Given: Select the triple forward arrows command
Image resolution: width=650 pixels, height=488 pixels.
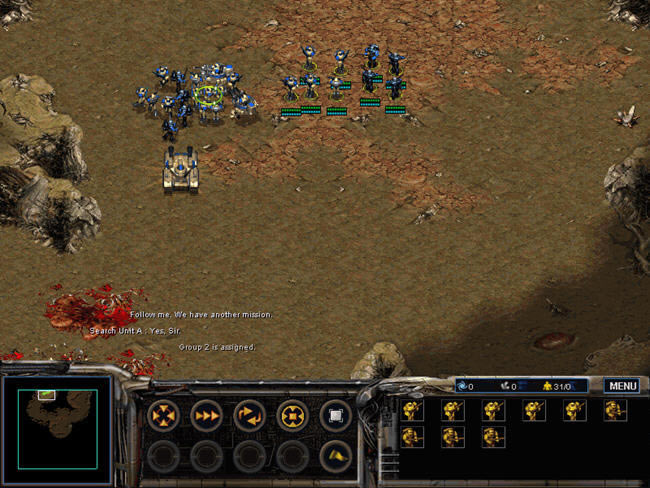Looking at the screenshot, I should 206,414.
